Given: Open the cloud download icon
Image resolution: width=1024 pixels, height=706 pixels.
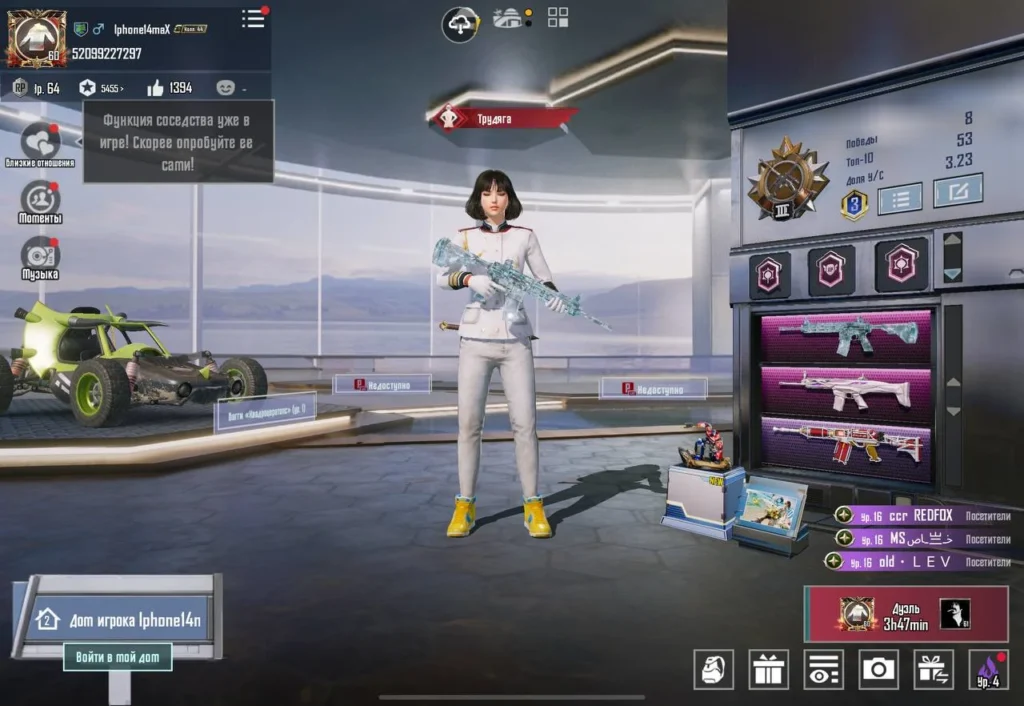Looking at the screenshot, I should click(x=460, y=22).
